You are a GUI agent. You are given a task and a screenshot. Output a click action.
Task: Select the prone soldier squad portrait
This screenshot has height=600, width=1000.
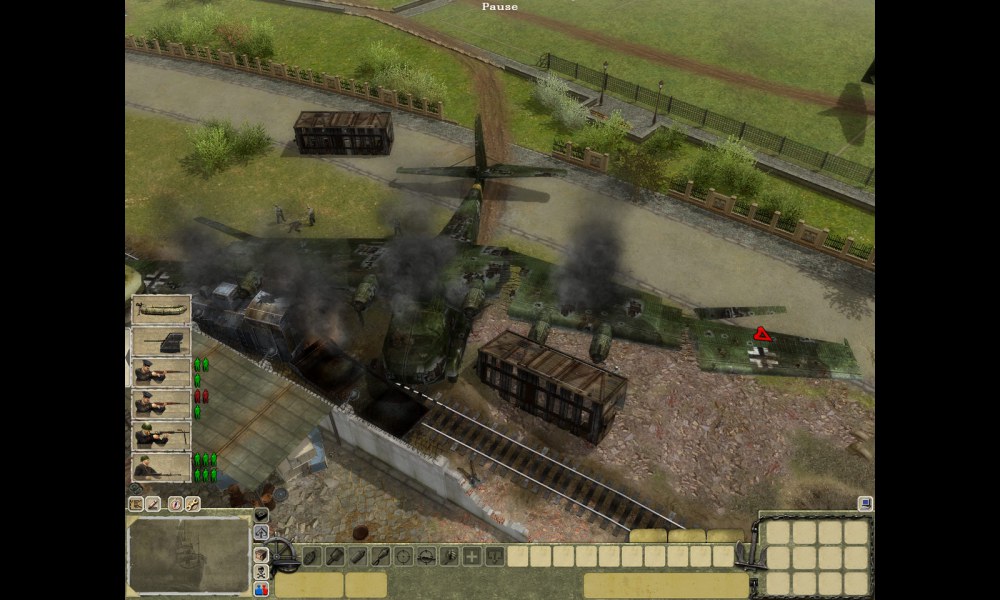[x=161, y=467]
